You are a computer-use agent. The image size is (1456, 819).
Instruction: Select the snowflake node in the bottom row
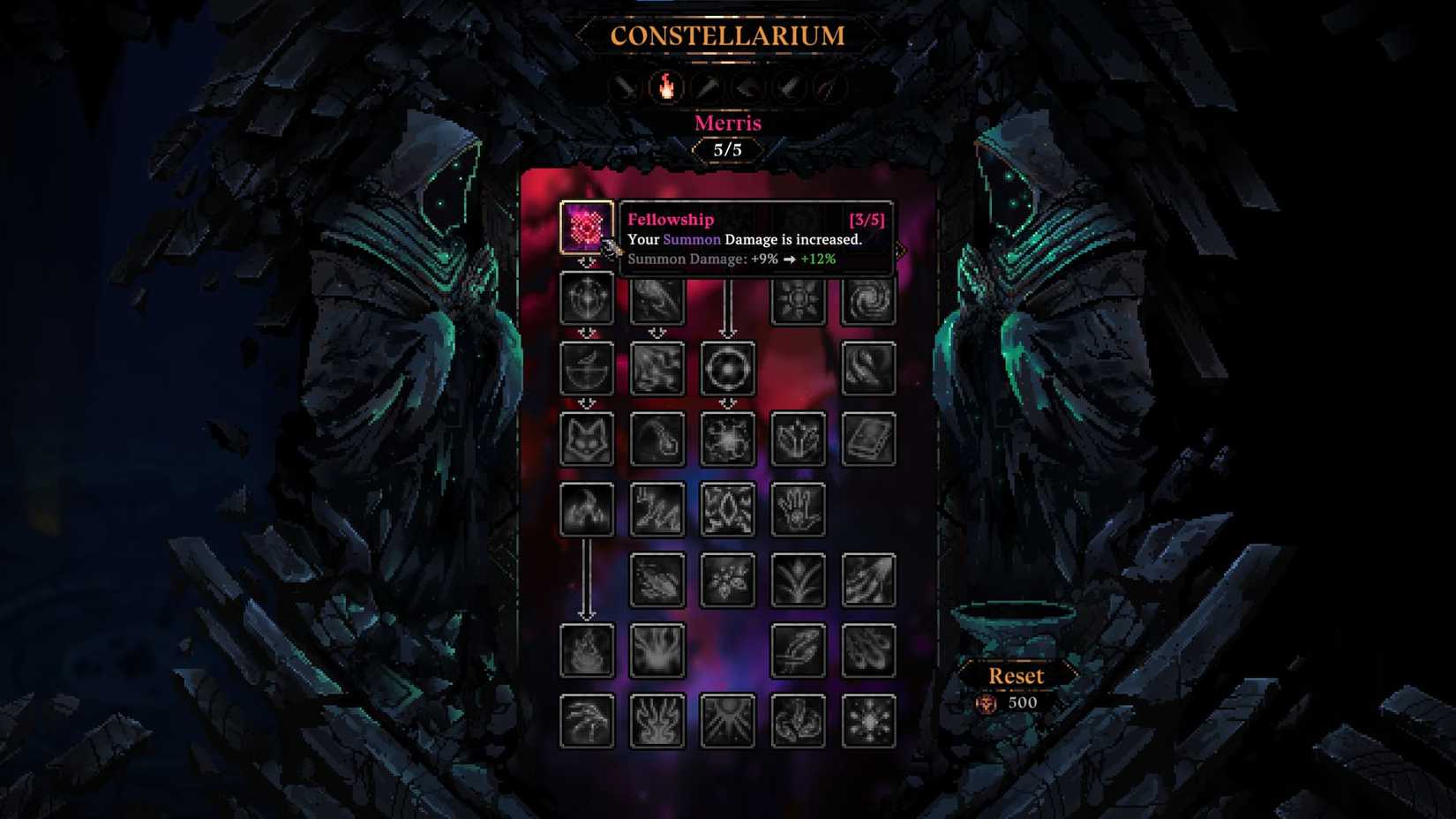[869, 721]
